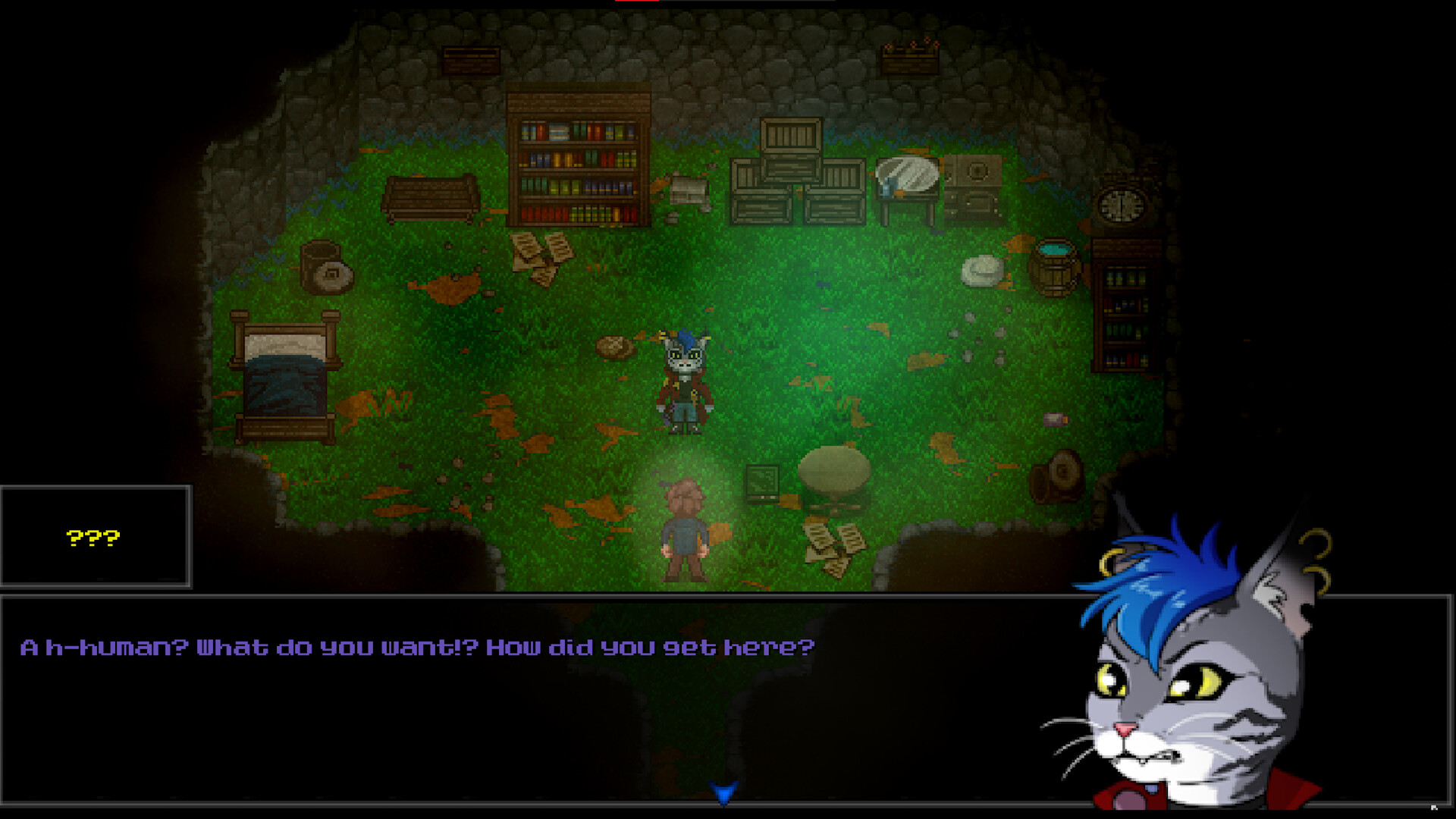Image resolution: width=1456 pixels, height=819 pixels.
Task: Click the ??? speaker name box
Action: click(93, 536)
